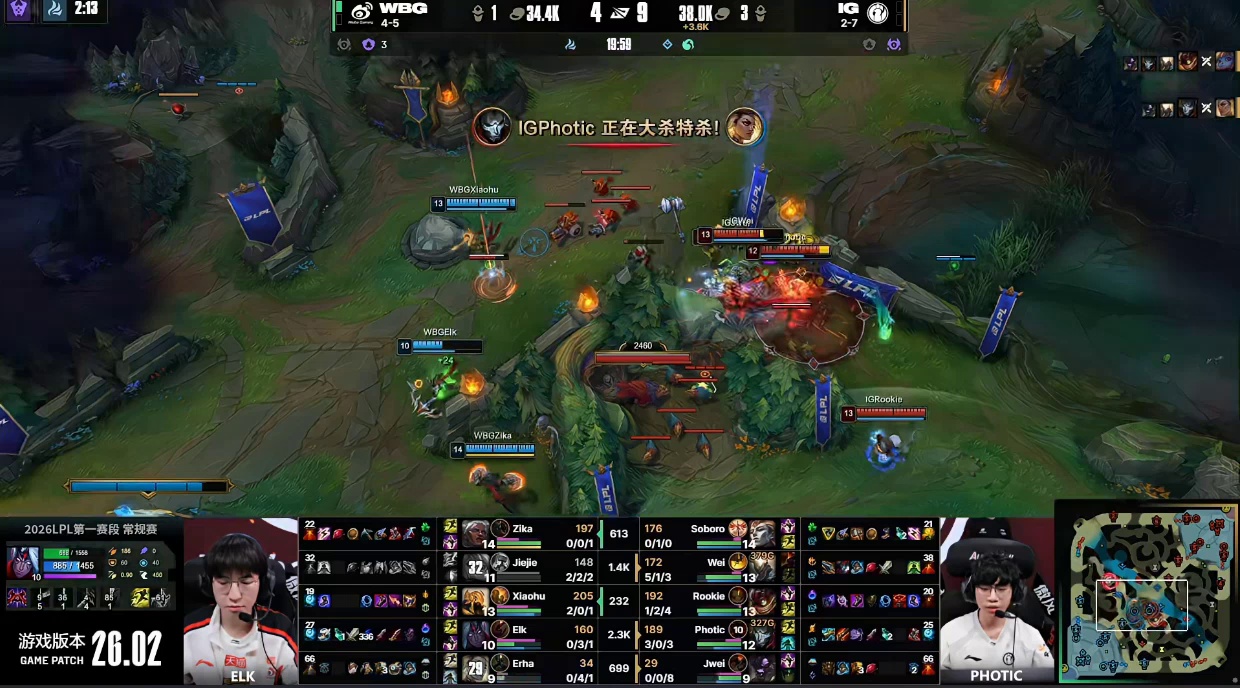
Task: Open the ELK player camera feed
Action: [x=241, y=600]
